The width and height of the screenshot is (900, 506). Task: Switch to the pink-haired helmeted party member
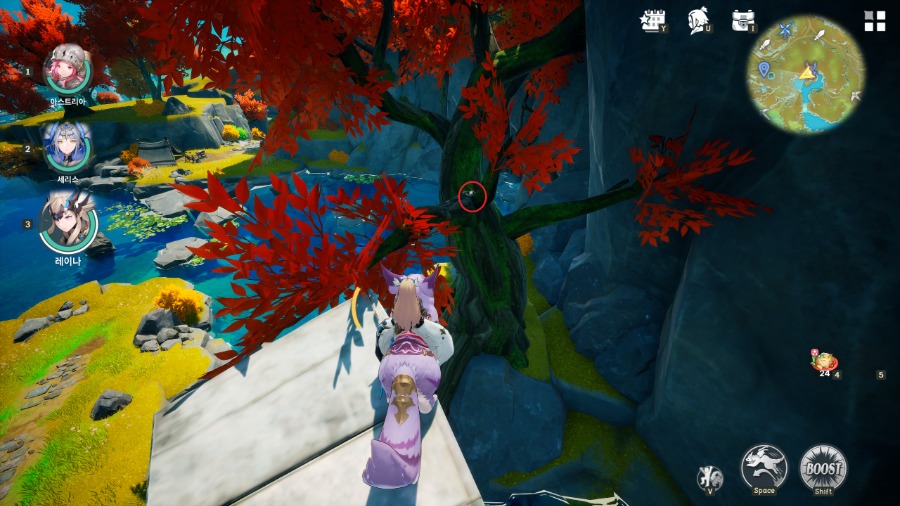coord(68,69)
